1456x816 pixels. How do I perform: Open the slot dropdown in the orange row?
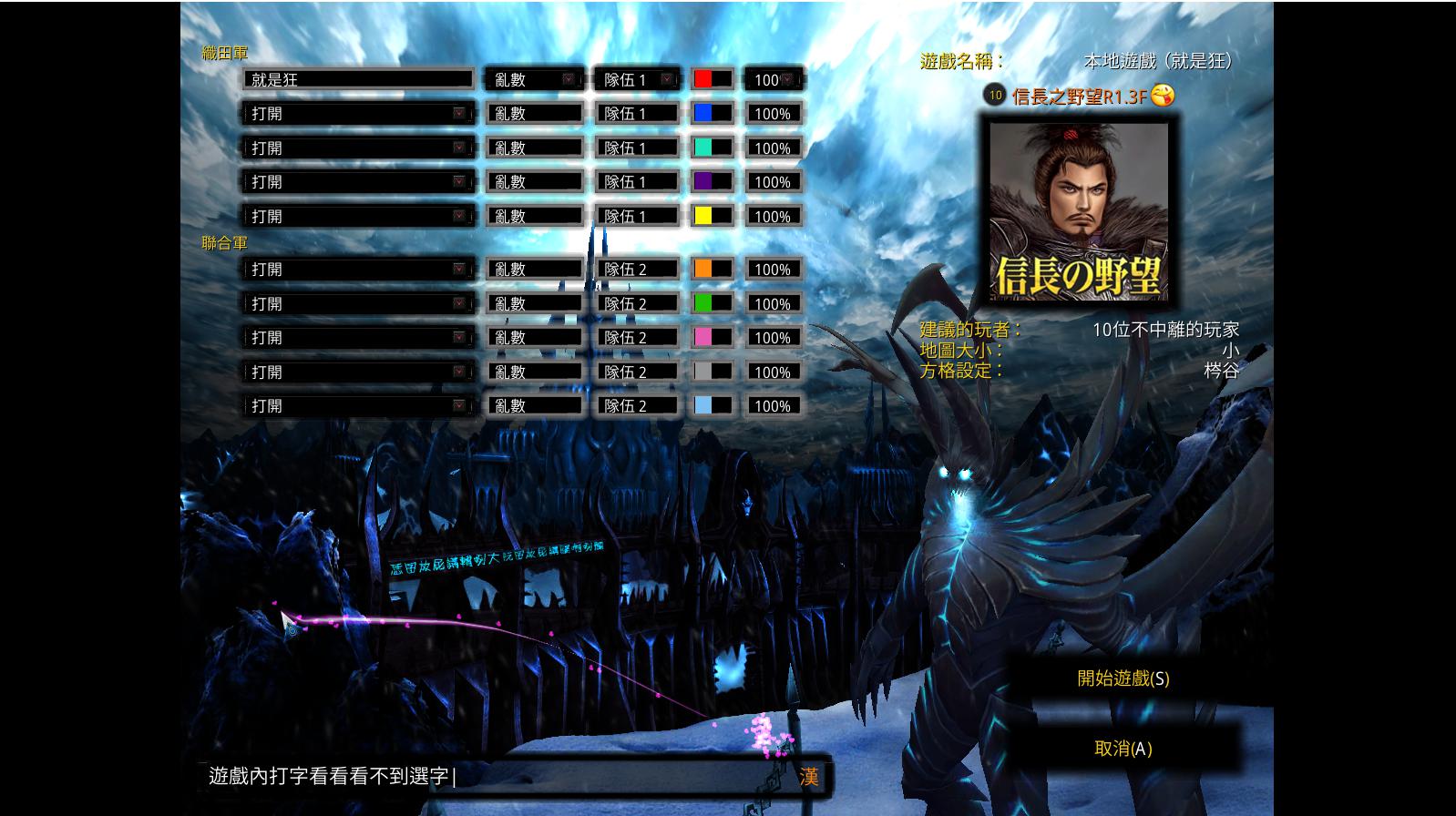(x=359, y=270)
